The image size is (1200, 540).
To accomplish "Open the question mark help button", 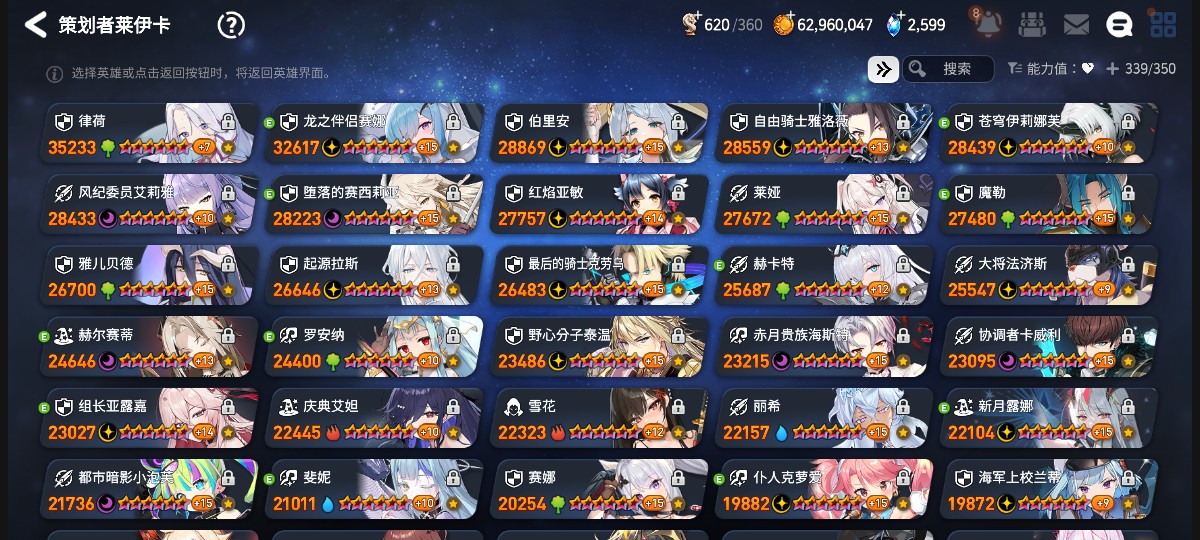I will (231, 25).
